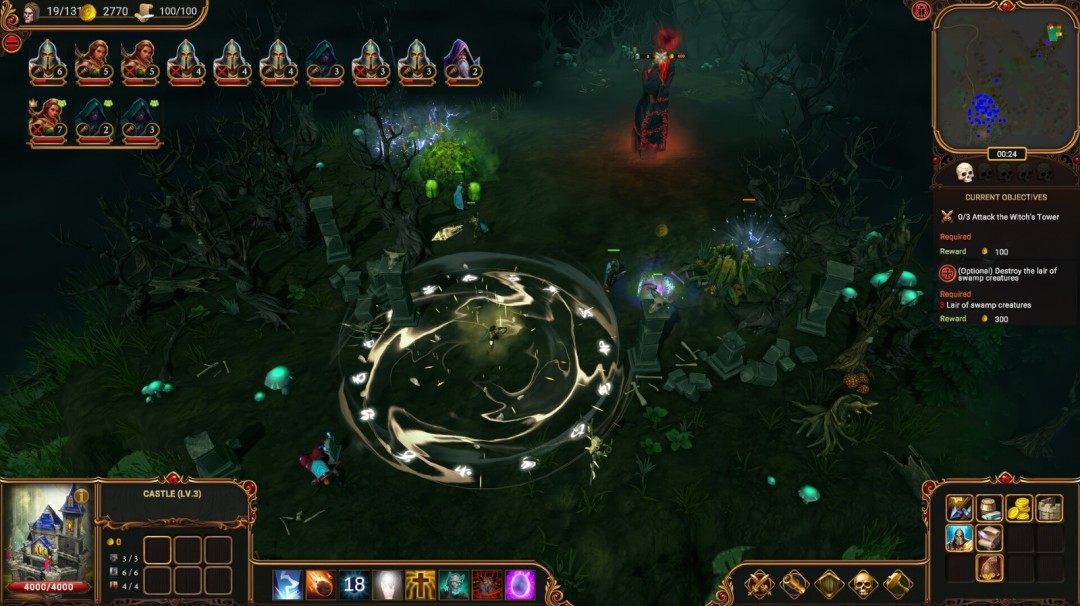Screen dimensions: 1080x606
Task: Choose the hammer build command
Action: [897, 584]
